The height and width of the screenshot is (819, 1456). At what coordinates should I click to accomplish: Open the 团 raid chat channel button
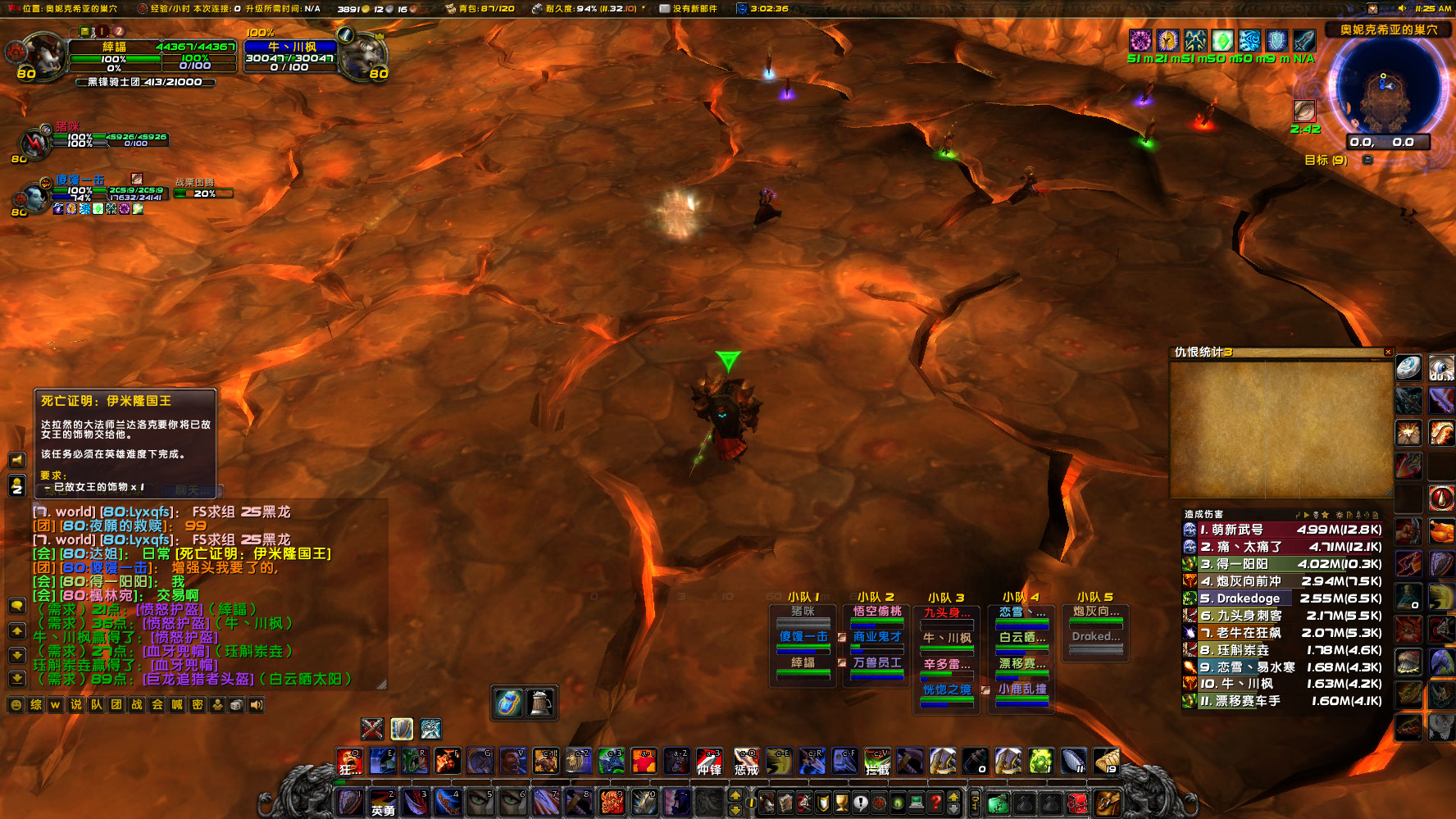(116, 703)
